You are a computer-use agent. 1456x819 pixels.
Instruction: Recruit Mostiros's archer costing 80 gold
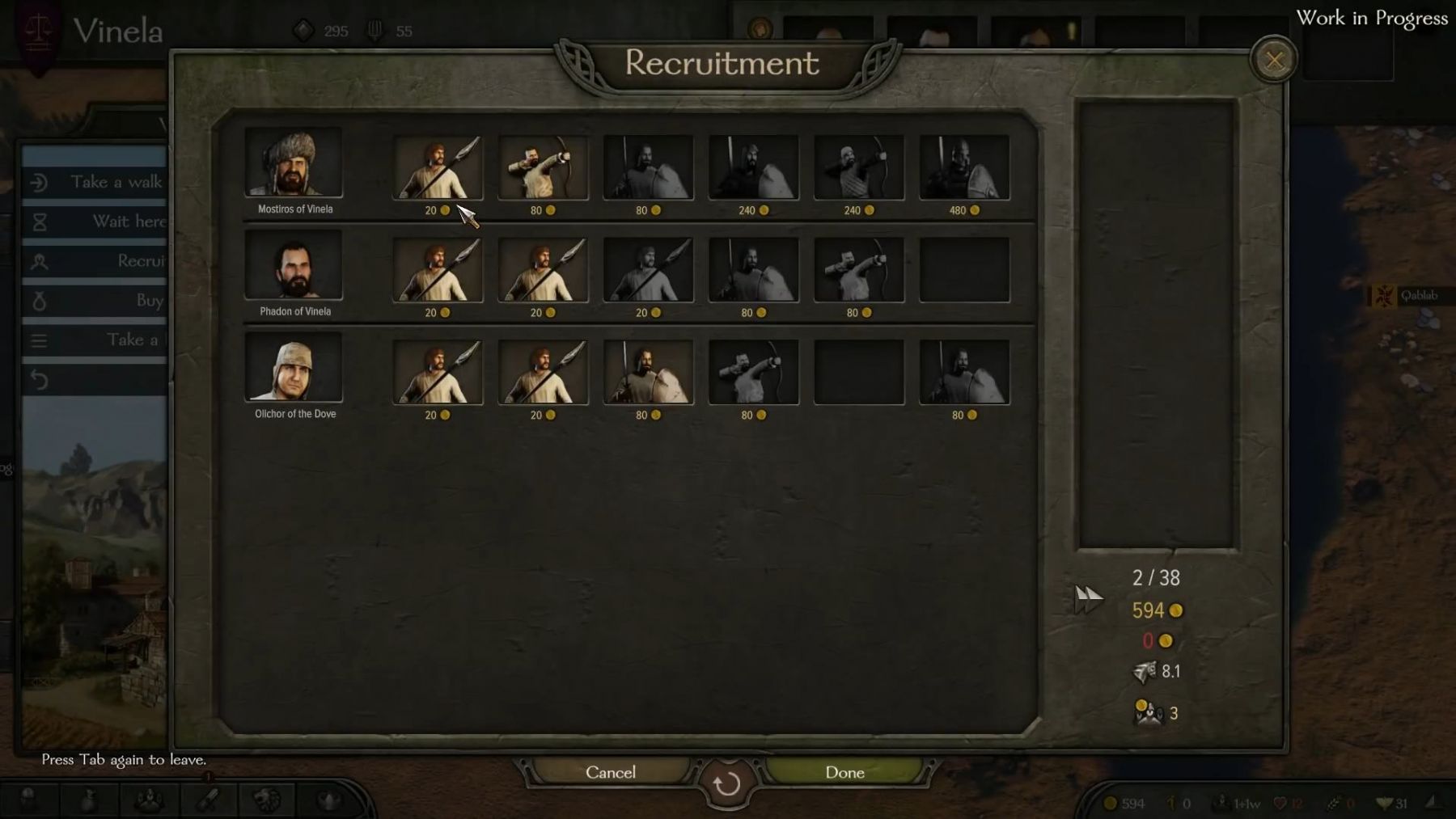point(543,167)
